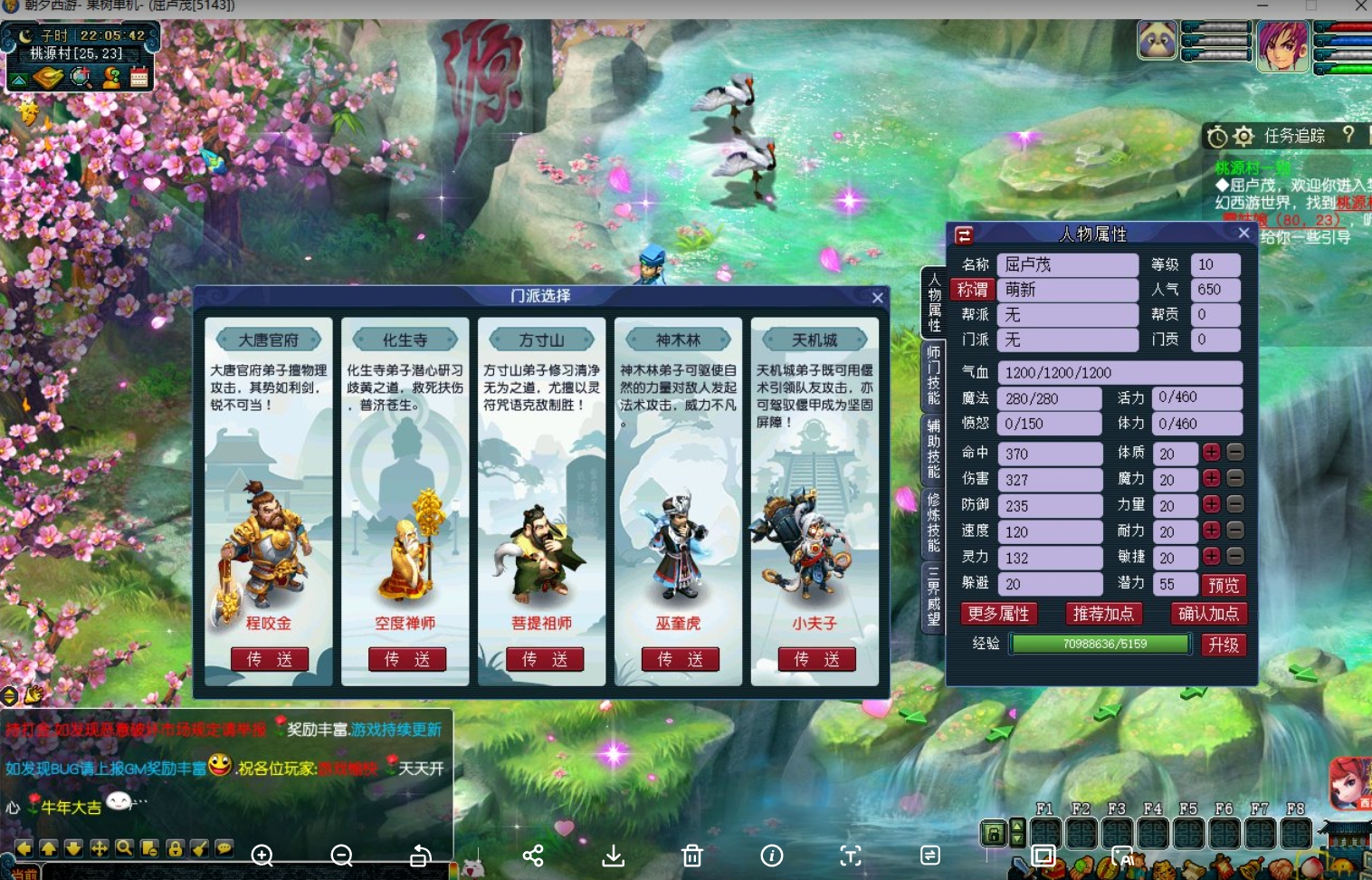Teleport to 程咬金 of 大唐官府
The height and width of the screenshot is (880, 1372).
[270, 659]
